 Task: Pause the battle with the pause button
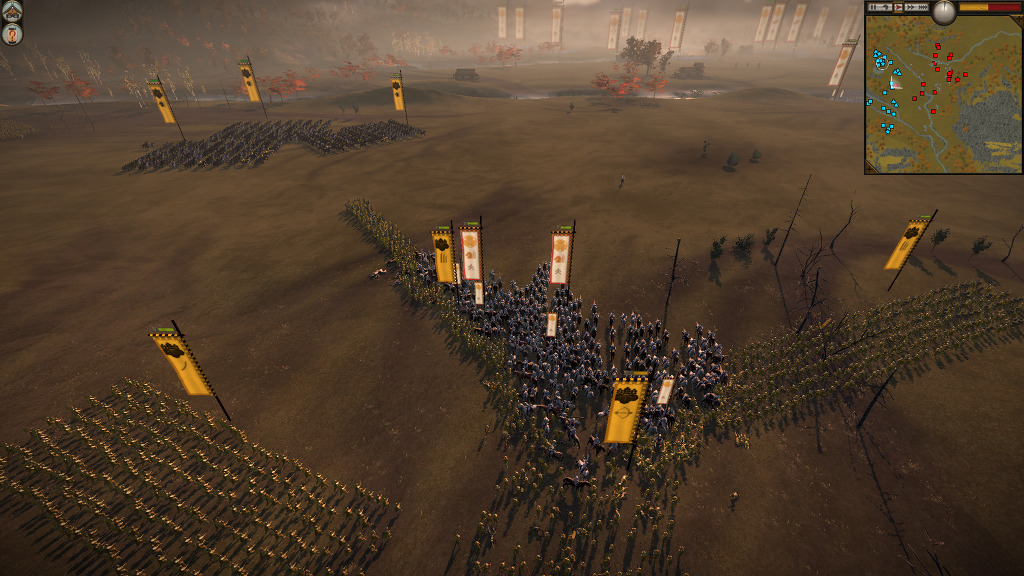[873, 7]
